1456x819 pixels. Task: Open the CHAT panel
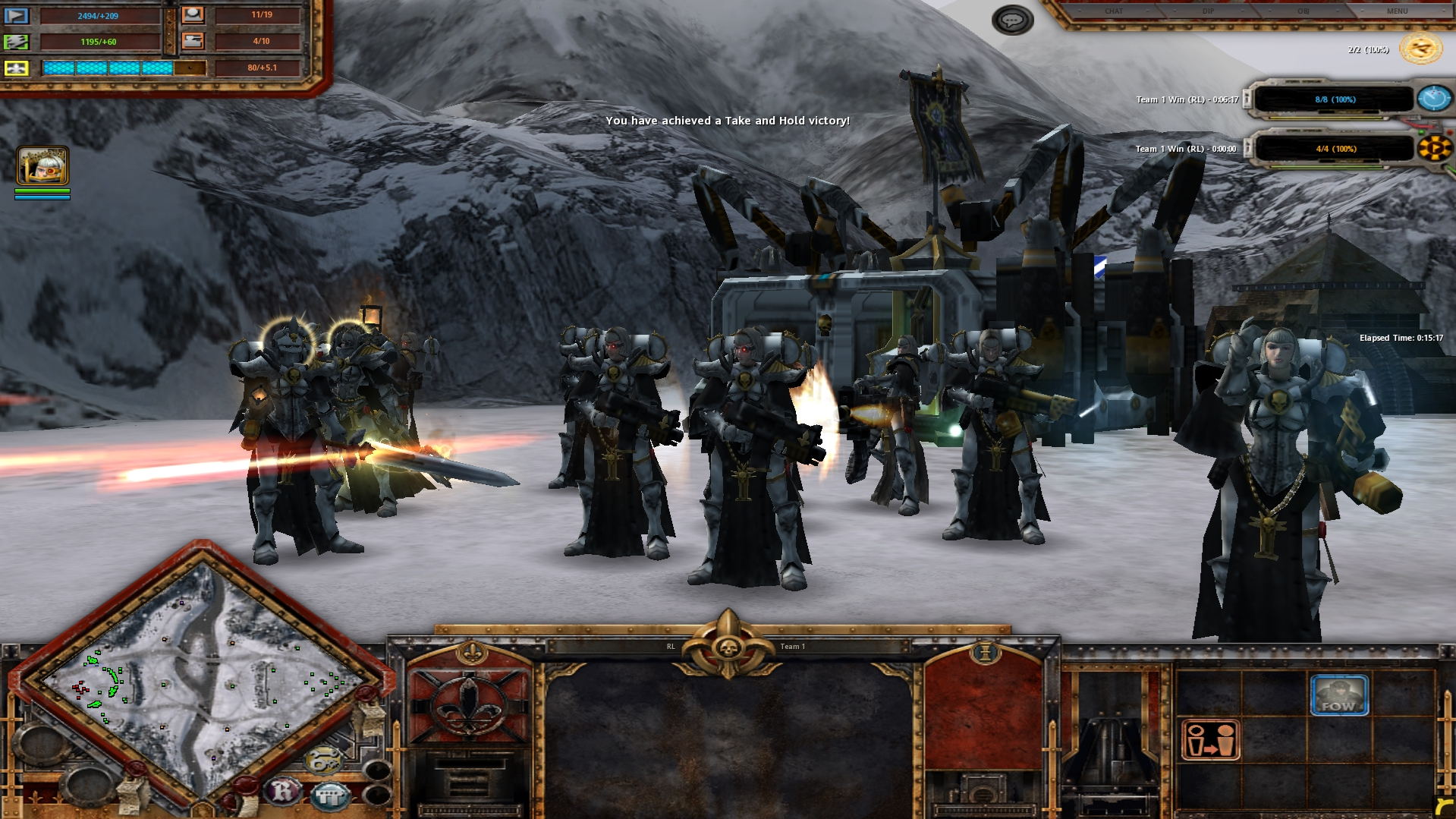tap(1113, 11)
